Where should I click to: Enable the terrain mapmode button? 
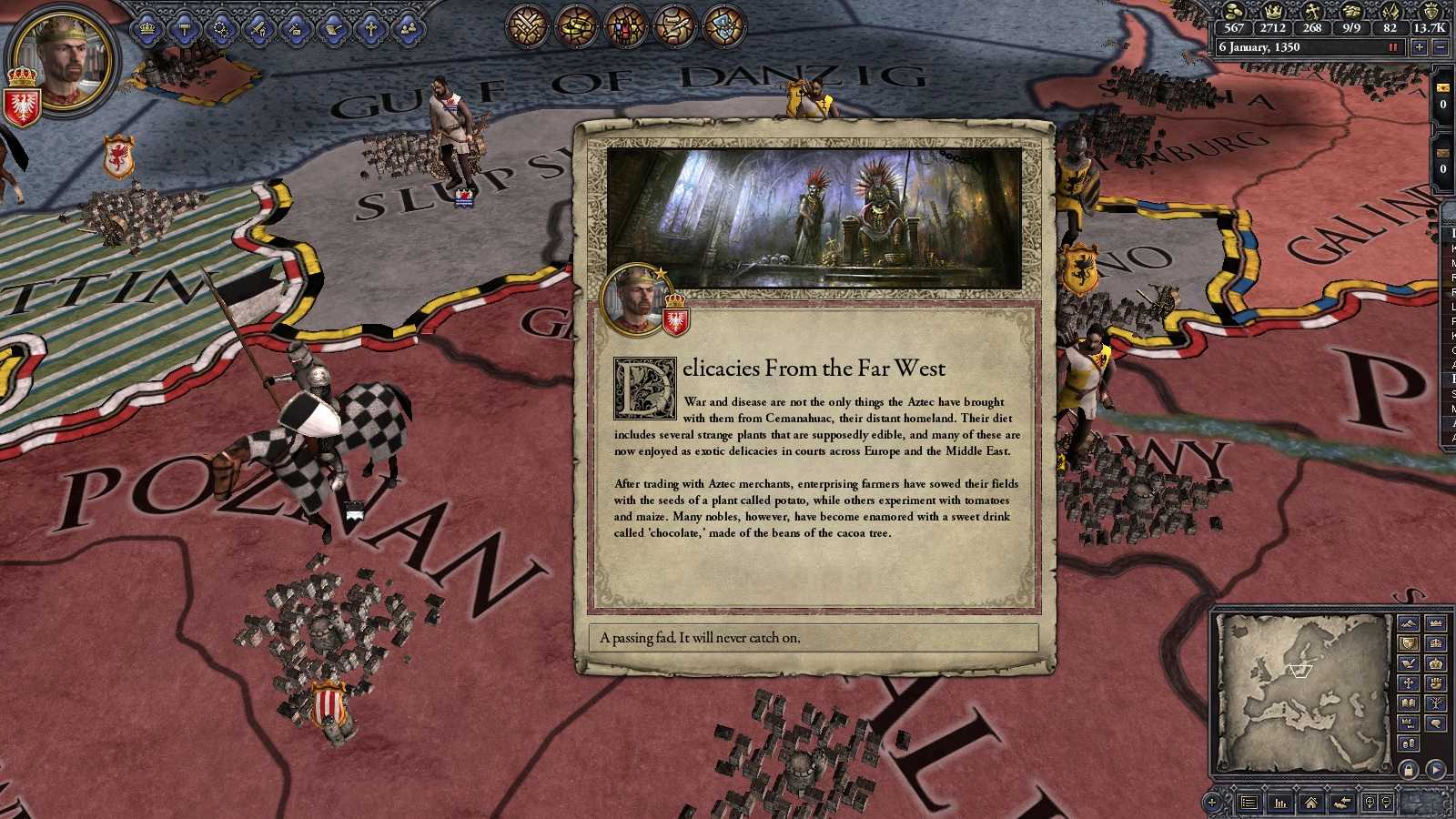tap(1408, 622)
